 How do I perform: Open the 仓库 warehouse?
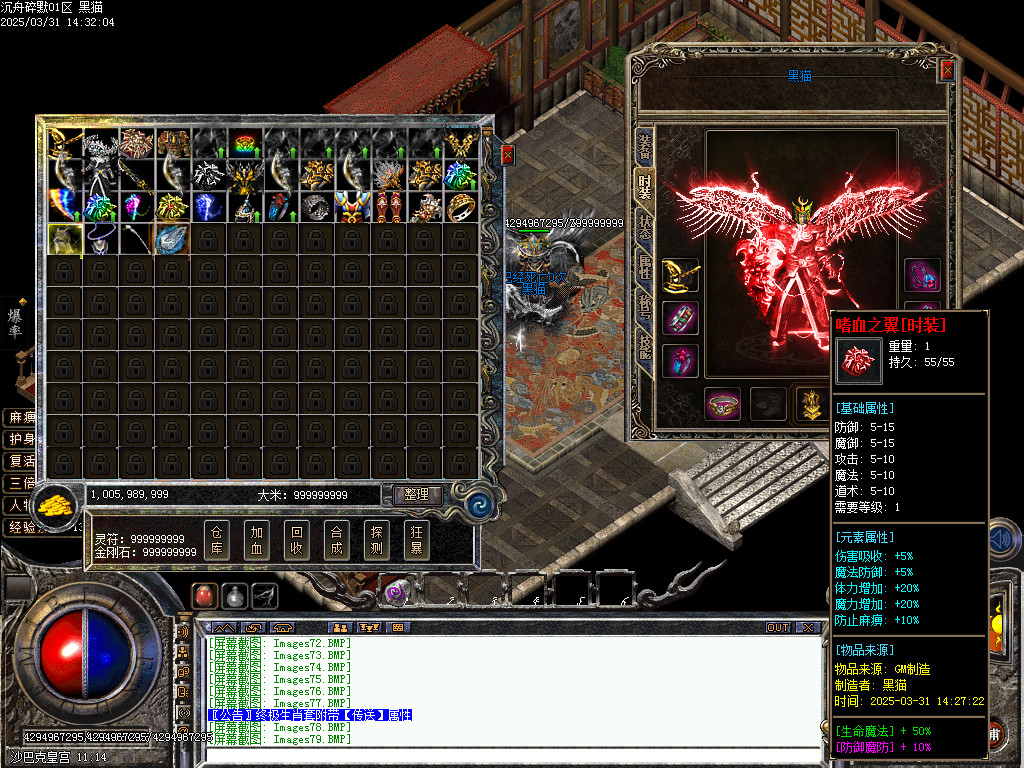pyautogui.click(x=218, y=540)
